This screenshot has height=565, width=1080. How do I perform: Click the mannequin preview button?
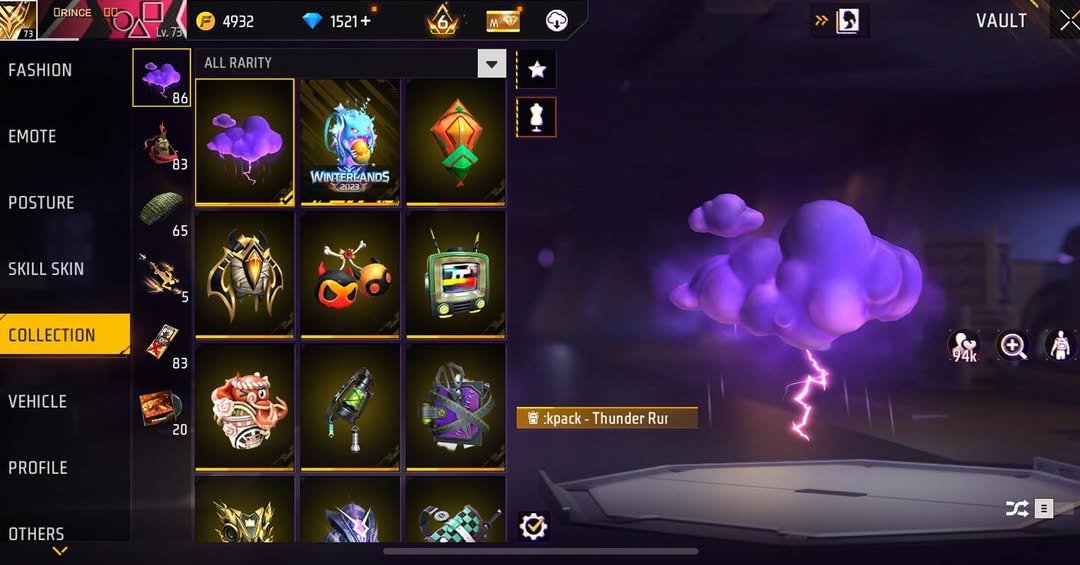coord(537,117)
